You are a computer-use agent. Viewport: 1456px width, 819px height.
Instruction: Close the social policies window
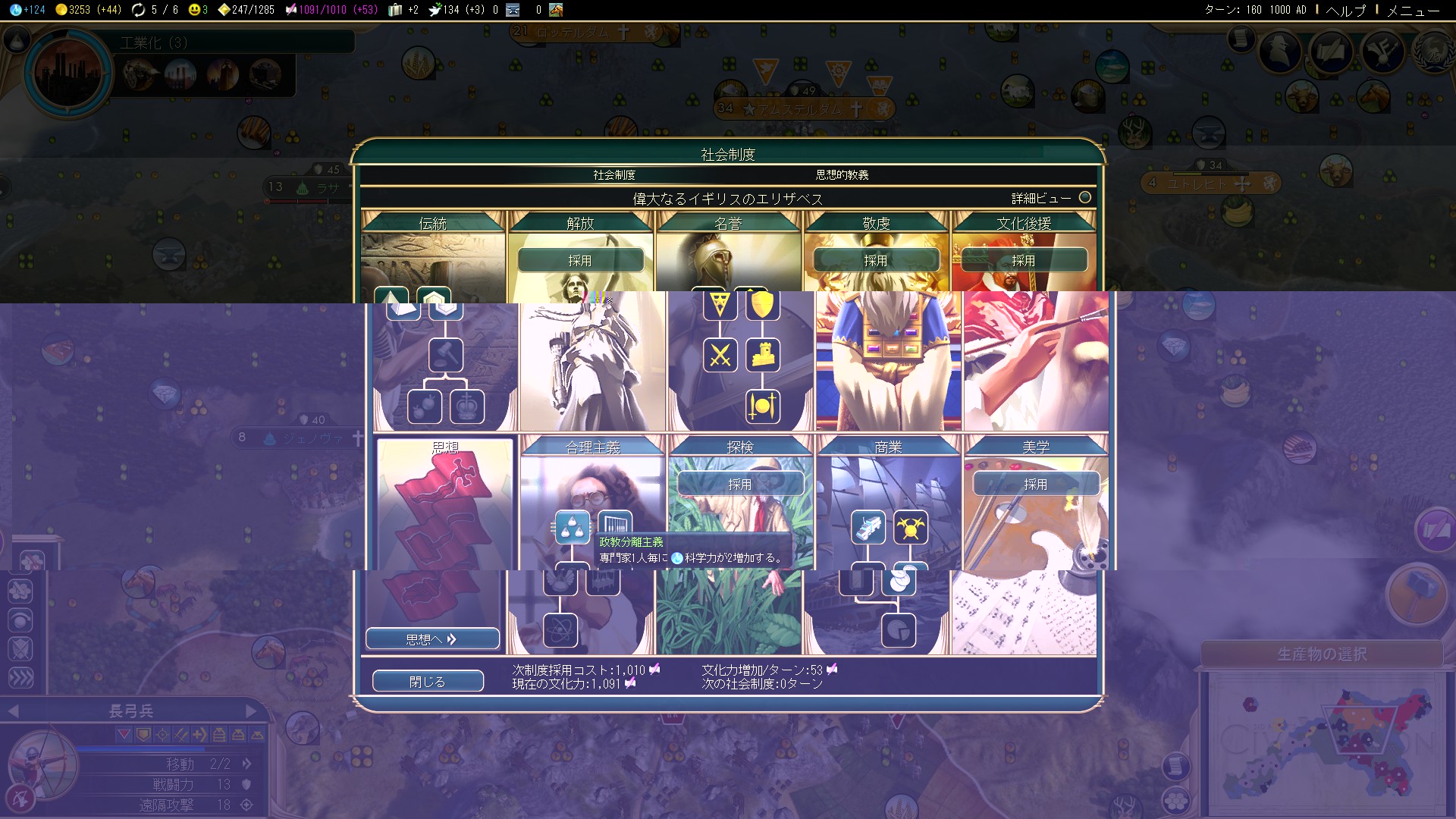428,681
